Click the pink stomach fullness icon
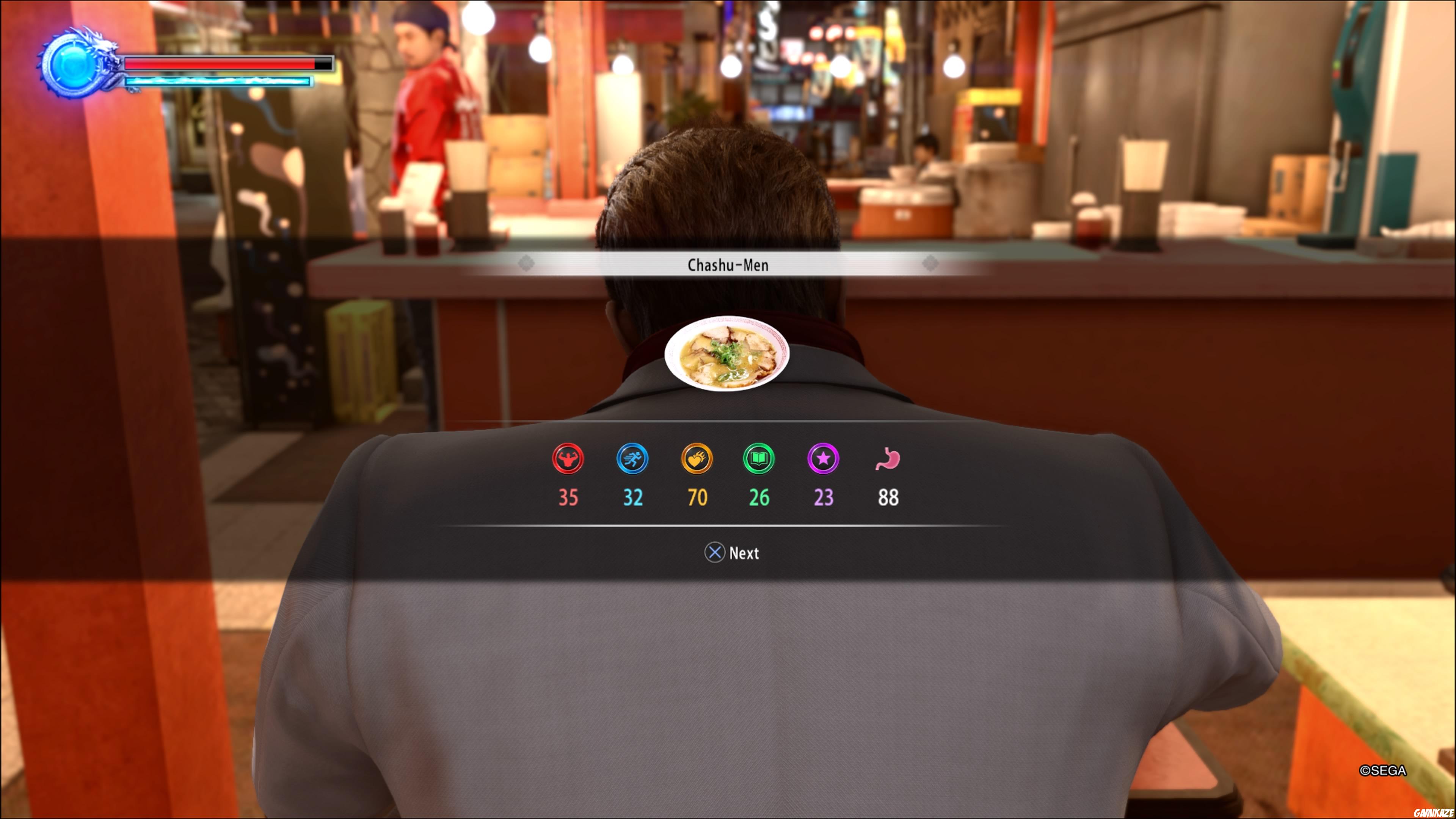This screenshot has height=819, width=1456. 887,460
